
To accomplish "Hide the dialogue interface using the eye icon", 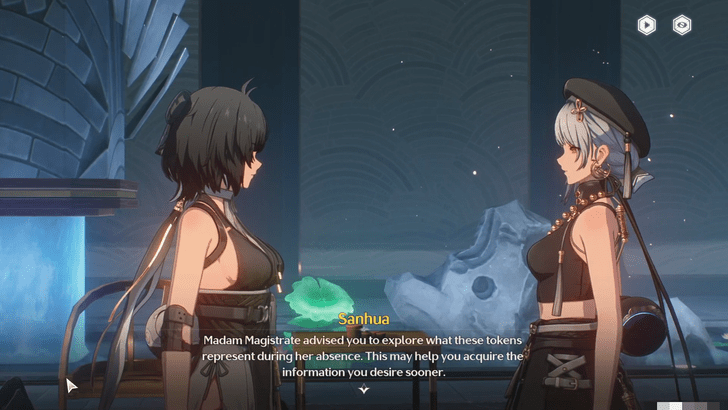I will (x=682, y=26).
